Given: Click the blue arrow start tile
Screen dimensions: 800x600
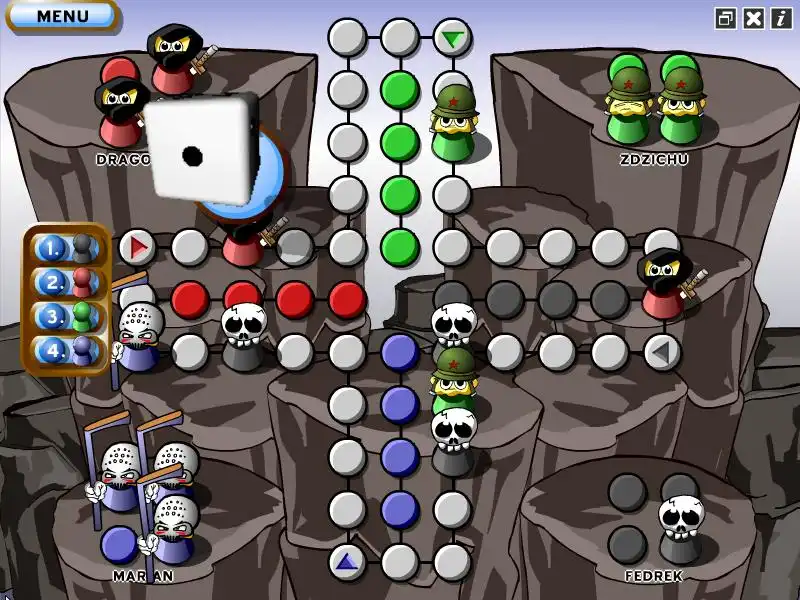Looking at the screenshot, I should click(x=347, y=562).
